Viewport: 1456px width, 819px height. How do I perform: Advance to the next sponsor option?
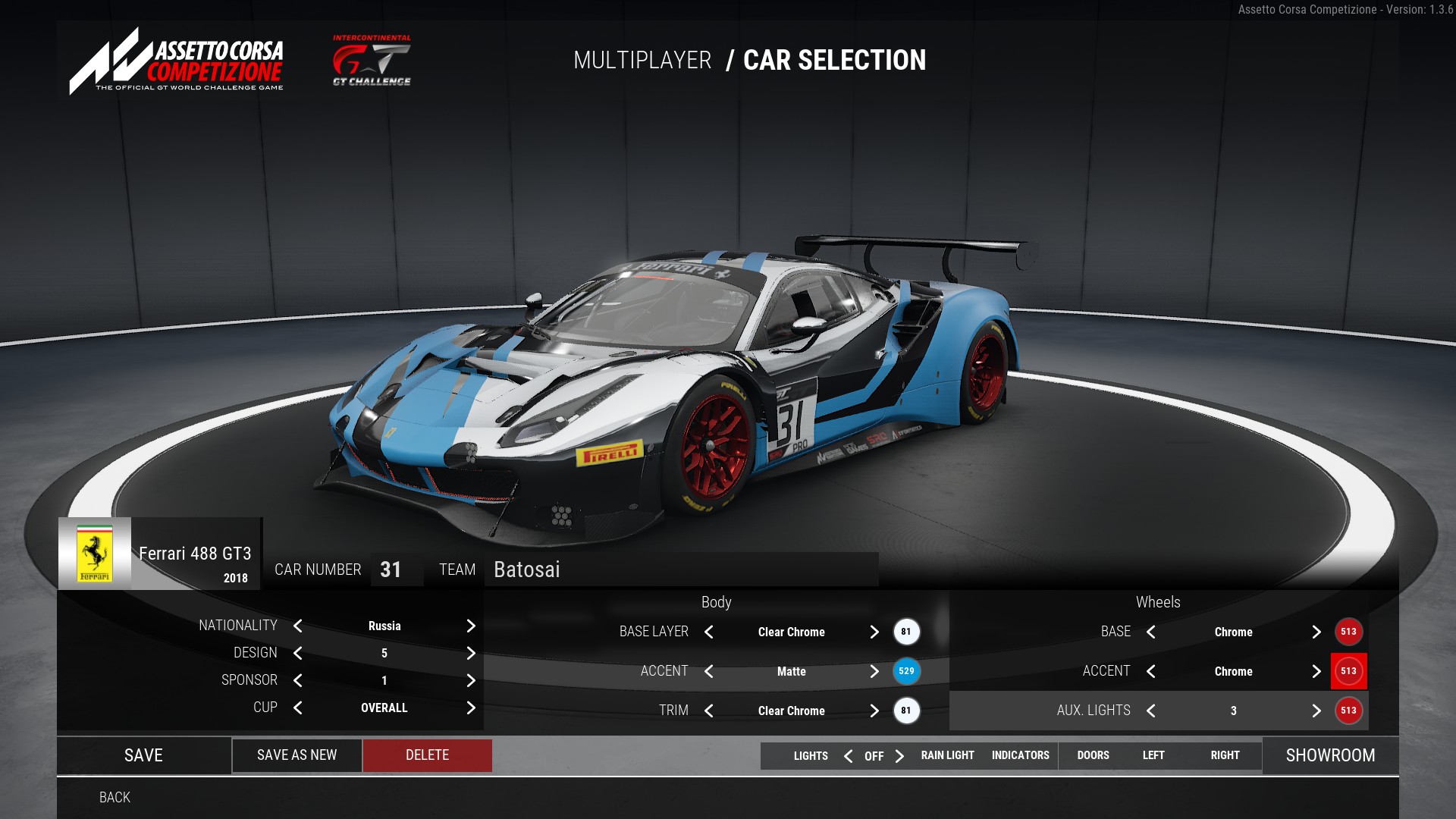point(471,680)
